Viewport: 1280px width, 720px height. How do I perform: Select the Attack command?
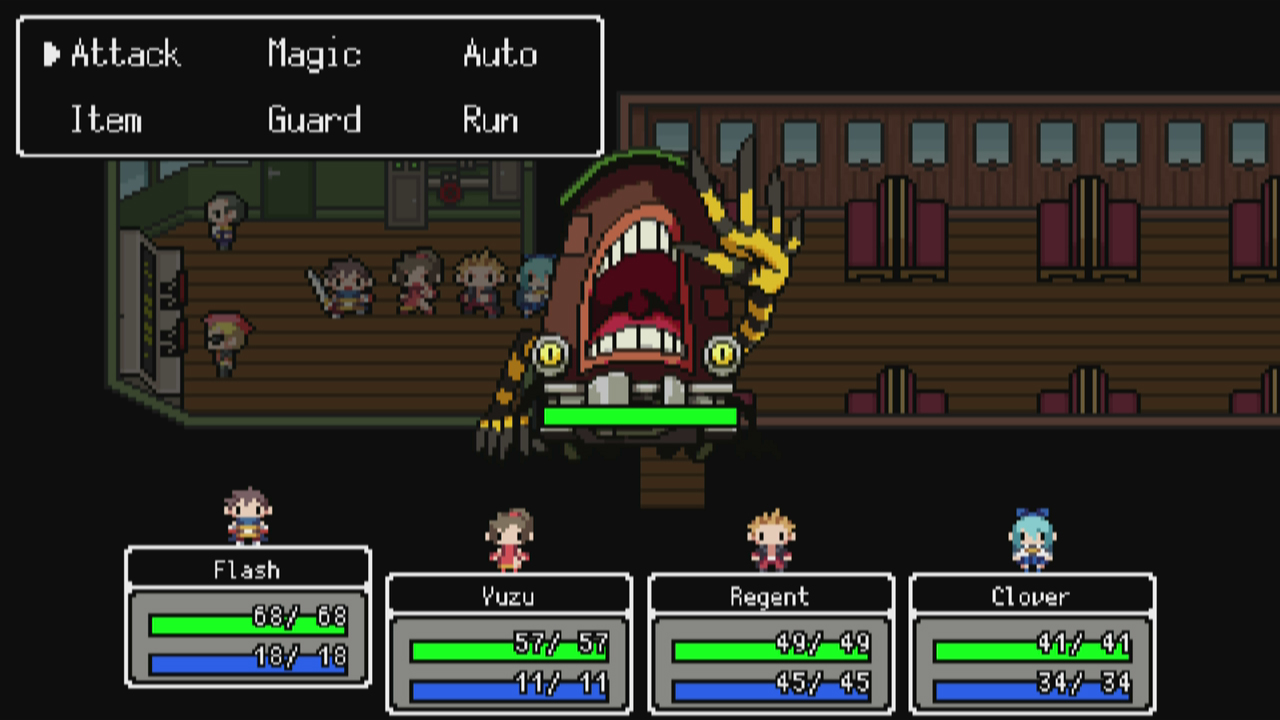(124, 55)
